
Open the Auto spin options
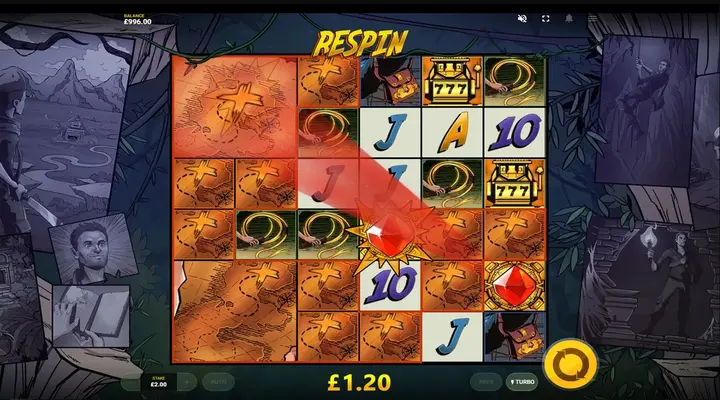coord(217,381)
